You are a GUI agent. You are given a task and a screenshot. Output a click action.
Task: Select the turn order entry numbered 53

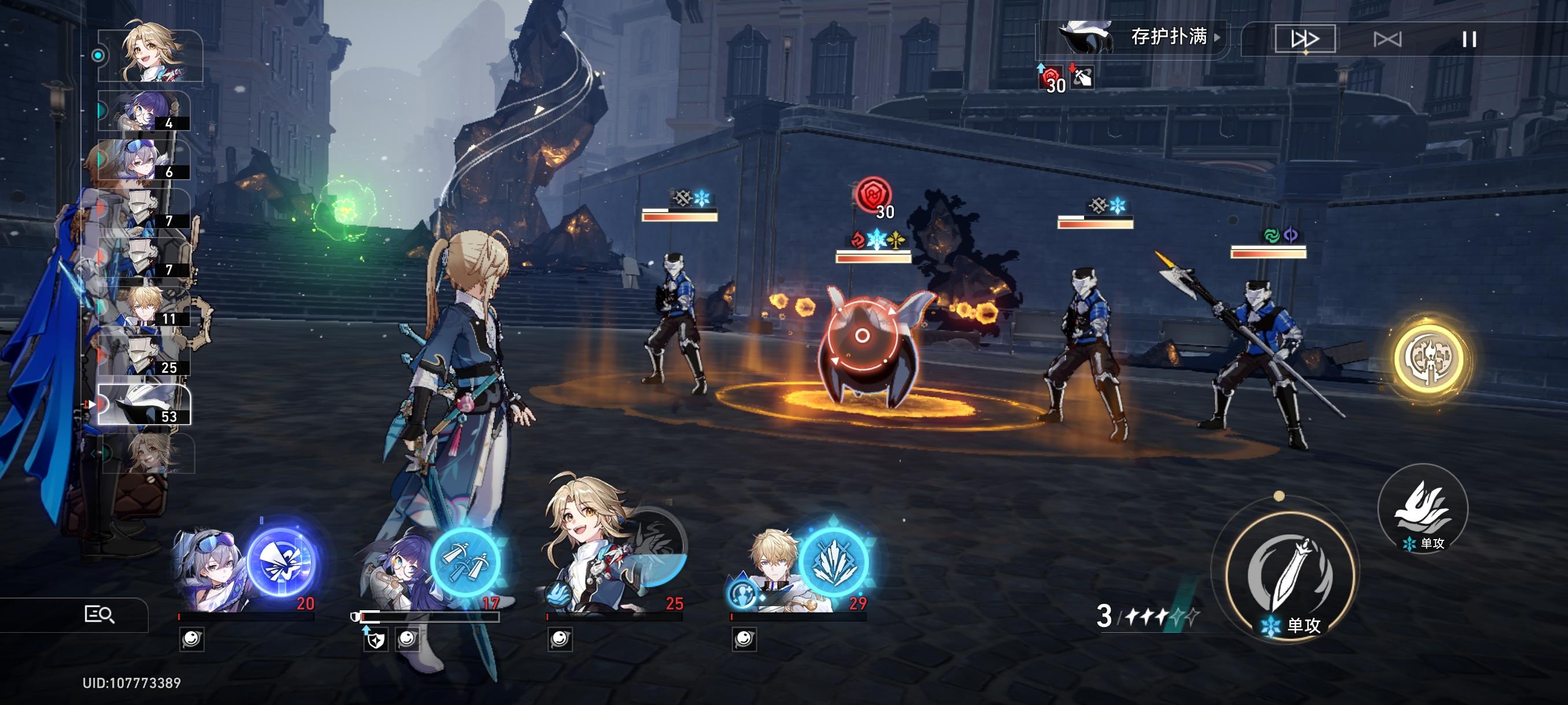pos(145,404)
